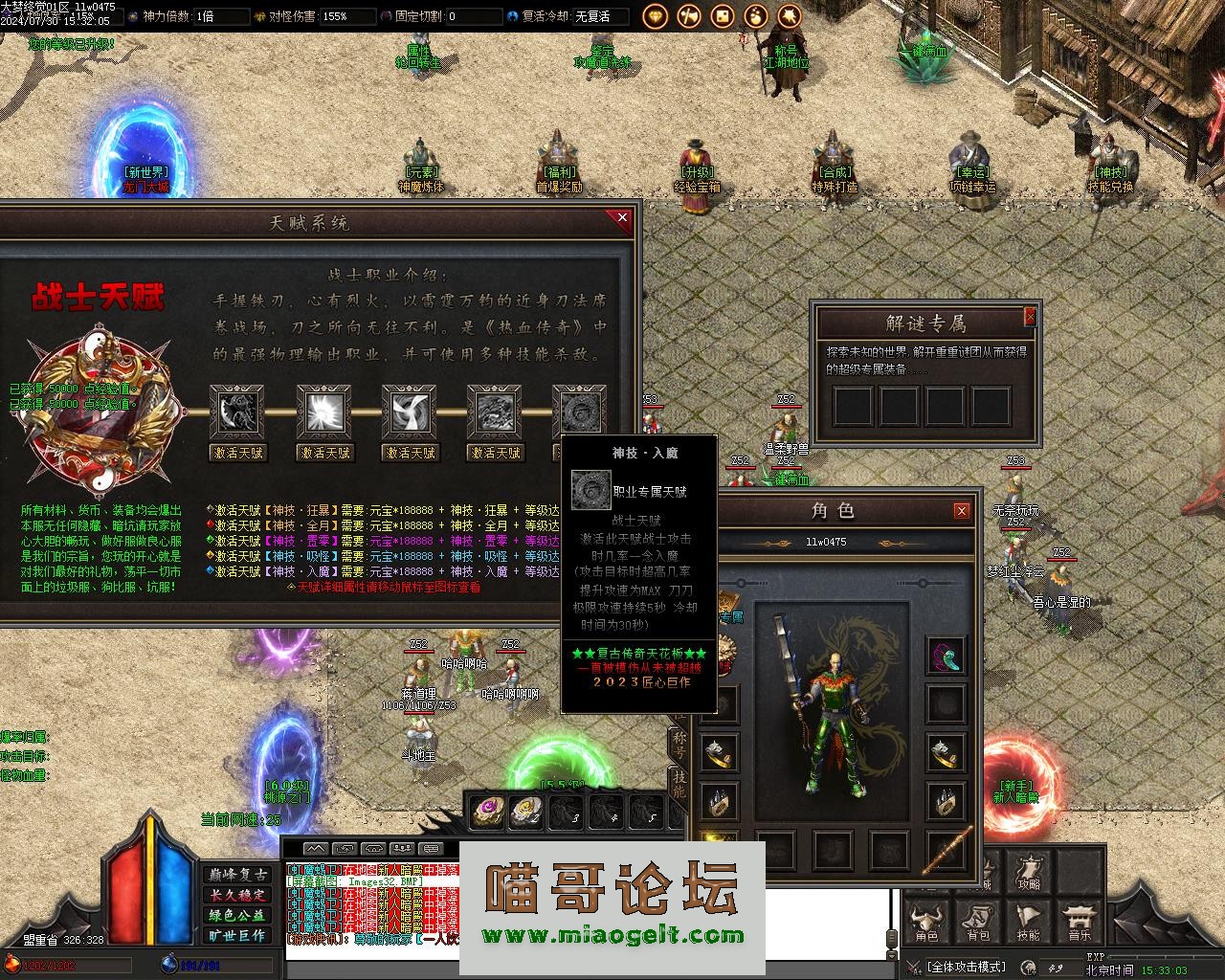
Task: Toggle the 音乐 music button
Action: [x=1080, y=921]
